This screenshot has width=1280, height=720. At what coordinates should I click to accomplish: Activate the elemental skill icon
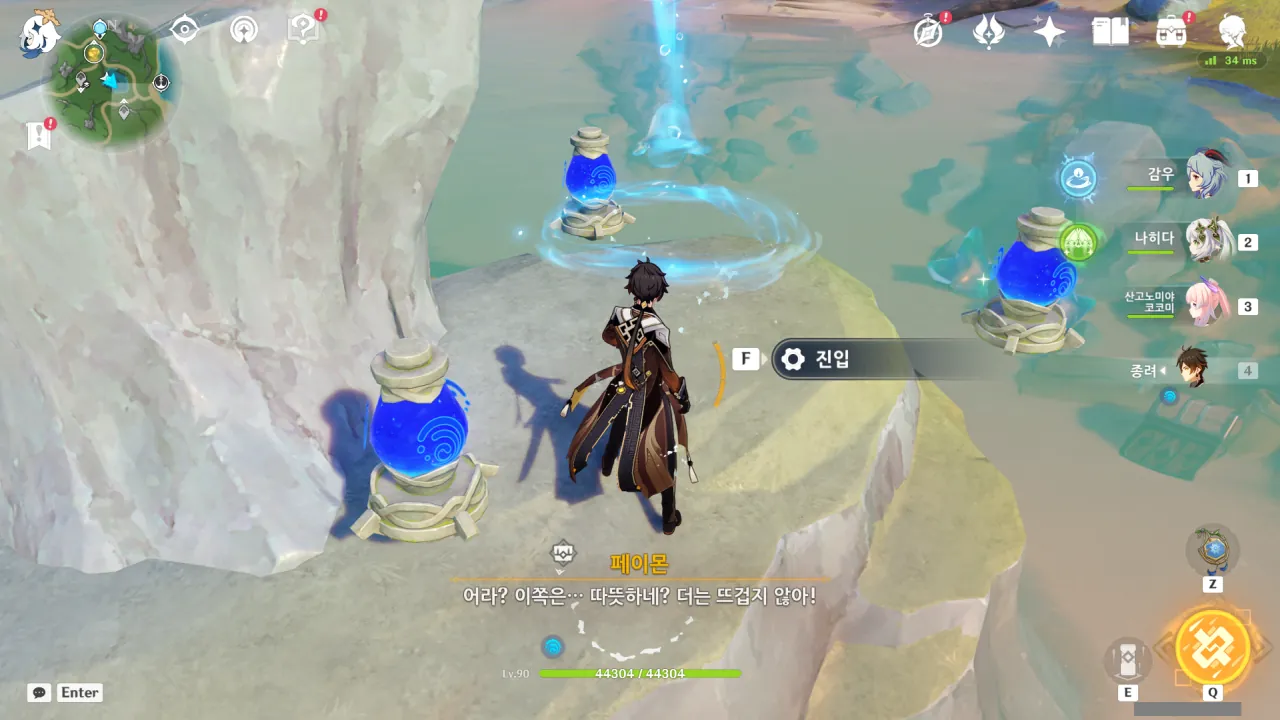[x=1127, y=662]
